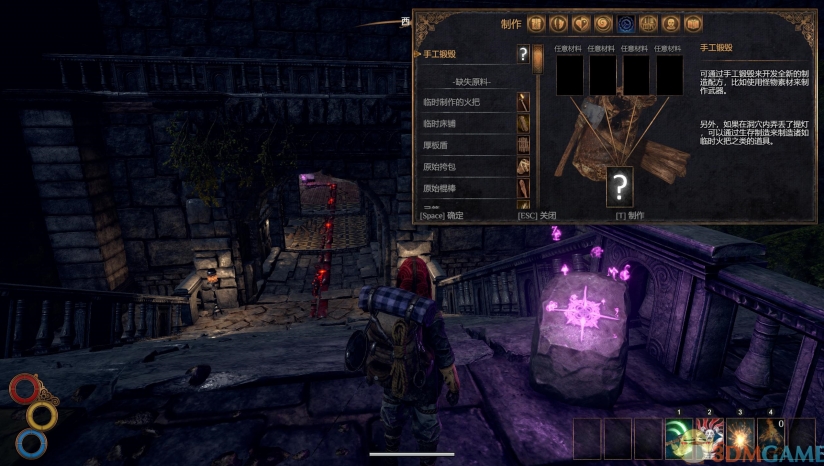Open the first crafting menu tab
Screen dimensions: 824x466
(537, 24)
